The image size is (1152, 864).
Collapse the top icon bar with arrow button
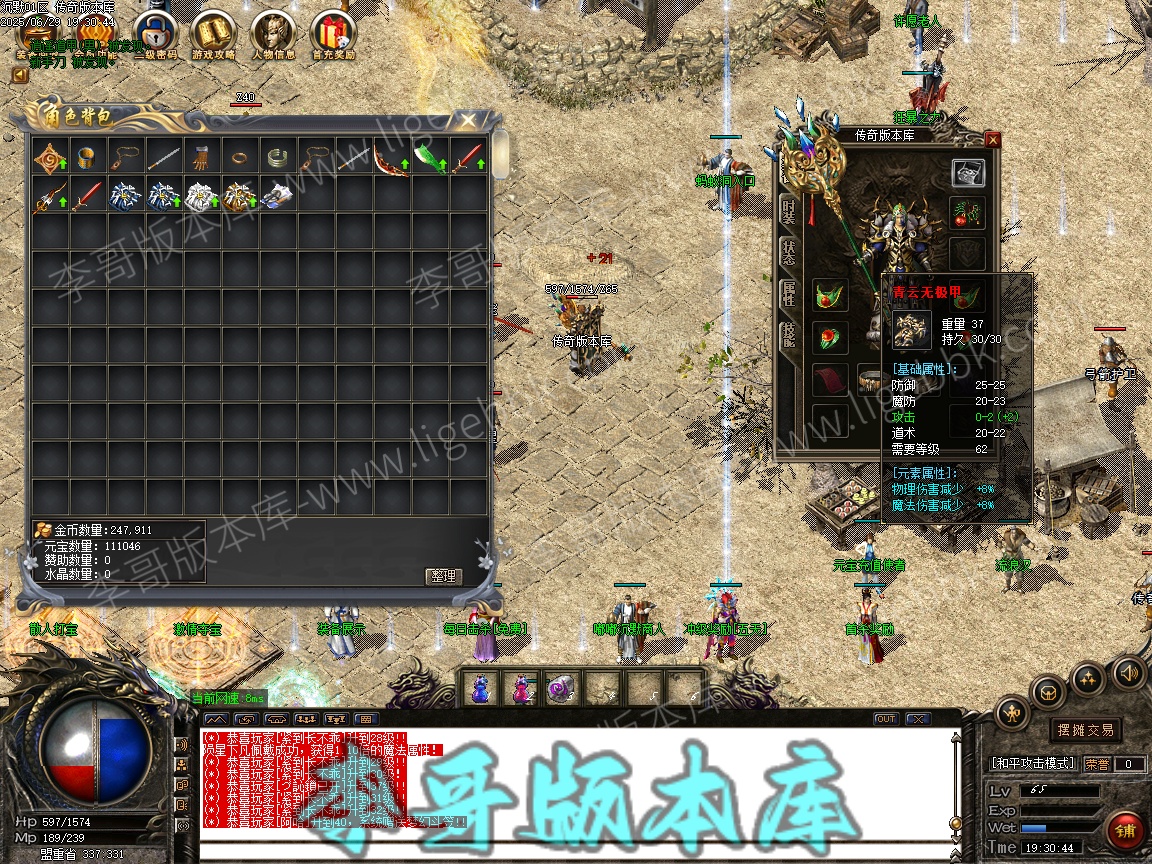[20, 75]
